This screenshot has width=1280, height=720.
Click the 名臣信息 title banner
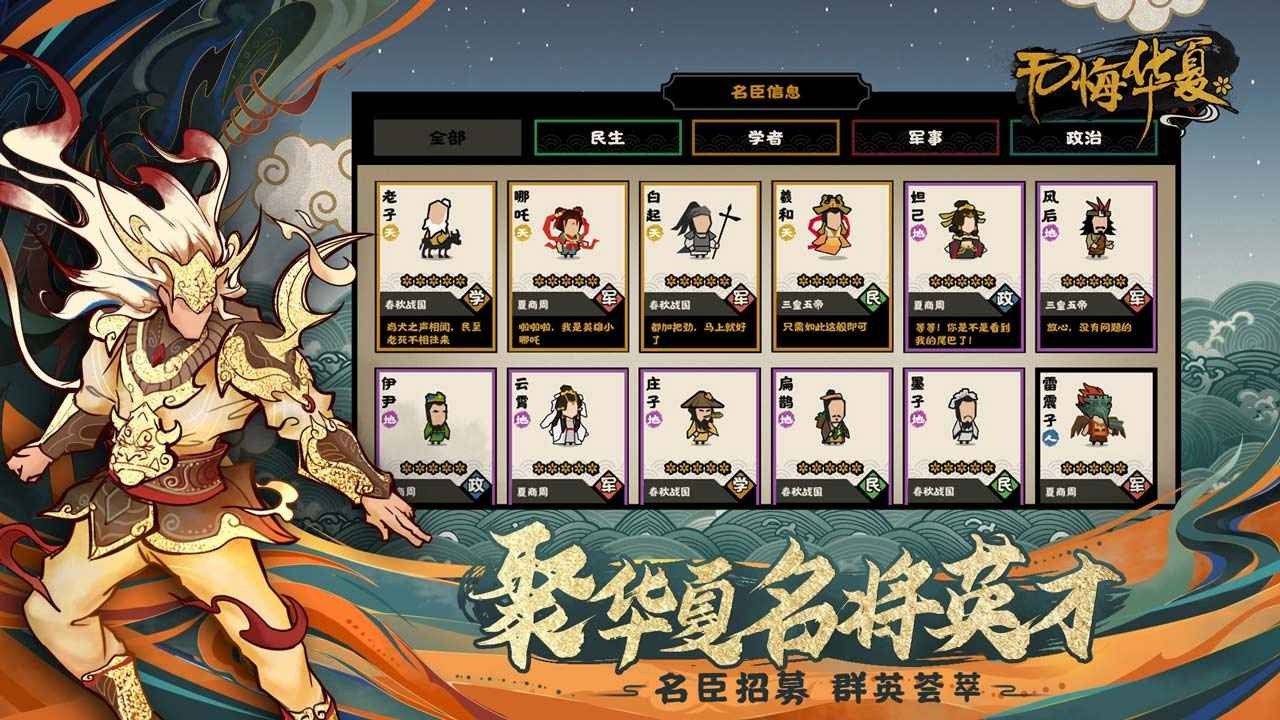pyautogui.click(x=765, y=90)
